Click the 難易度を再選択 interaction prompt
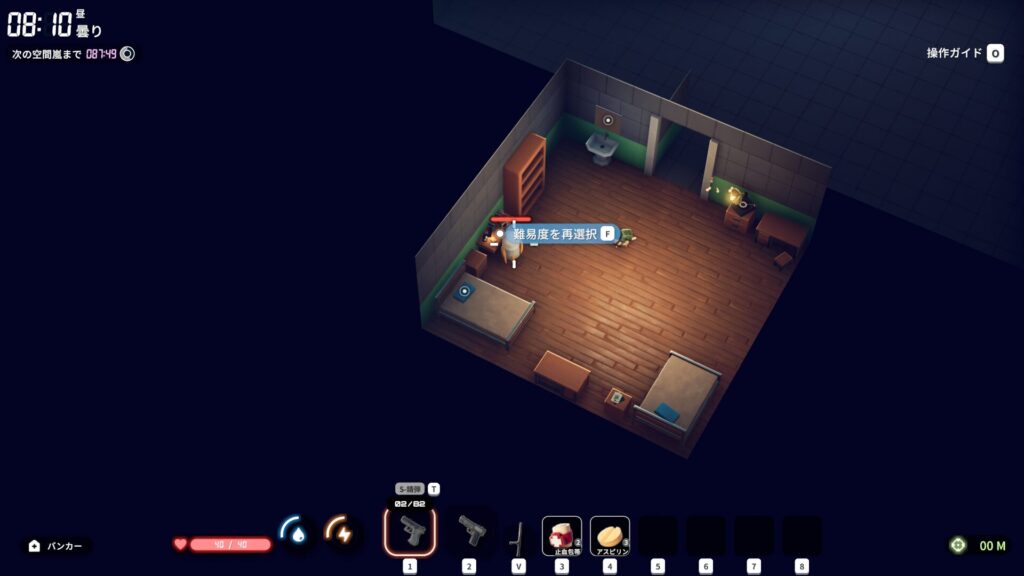The width and height of the screenshot is (1024, 576). (x=558, y=234)
